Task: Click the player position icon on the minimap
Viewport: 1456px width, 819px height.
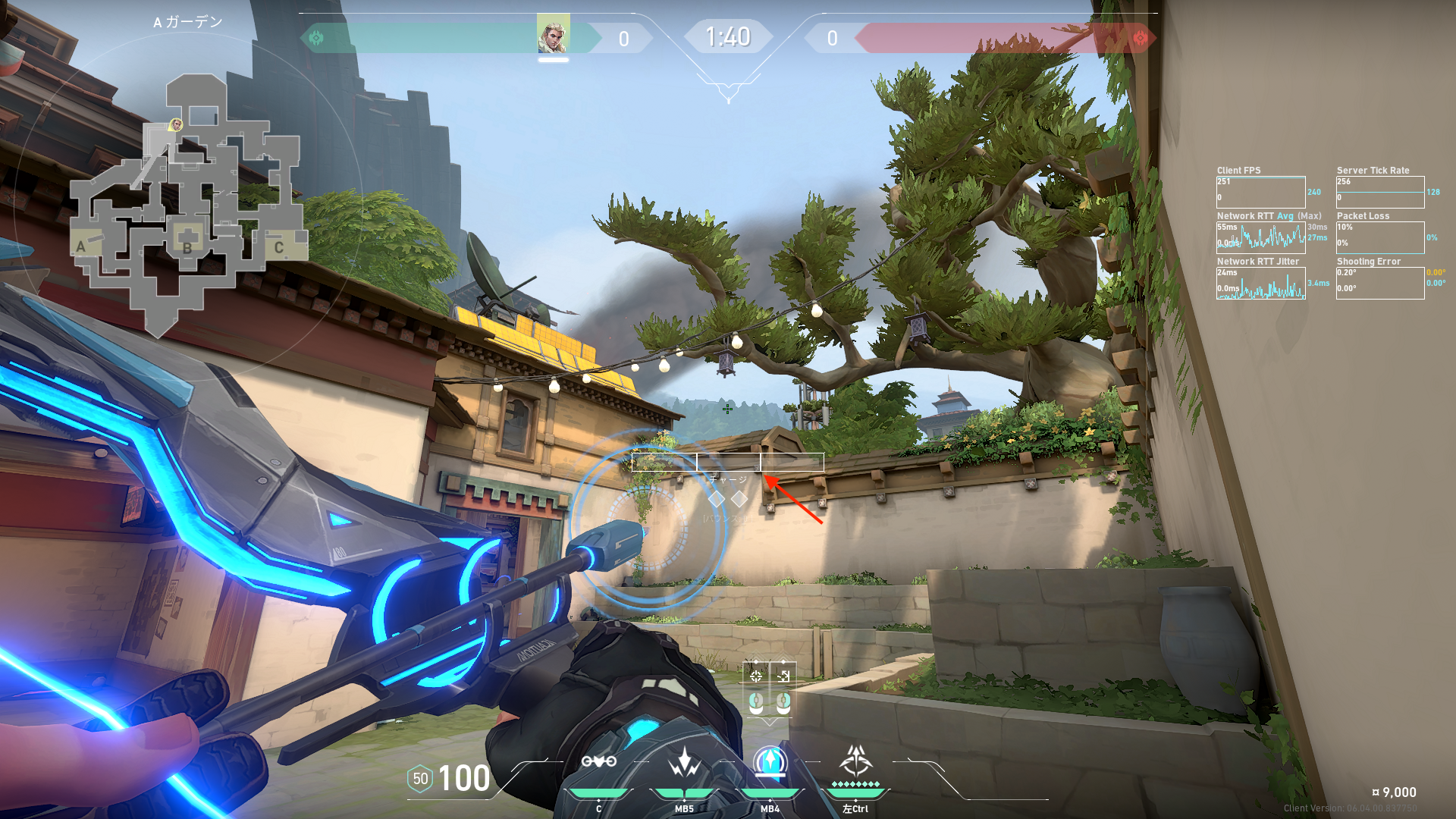Action: click(x=176, y=124)
